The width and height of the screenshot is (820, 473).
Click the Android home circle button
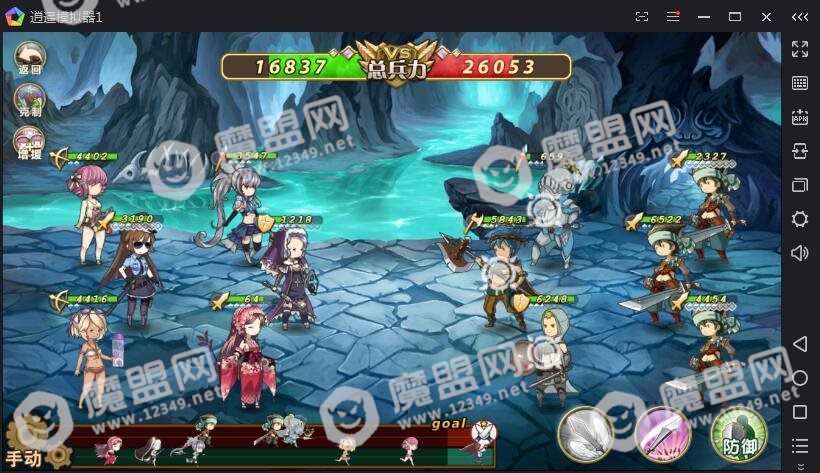[x=800, y=378]
